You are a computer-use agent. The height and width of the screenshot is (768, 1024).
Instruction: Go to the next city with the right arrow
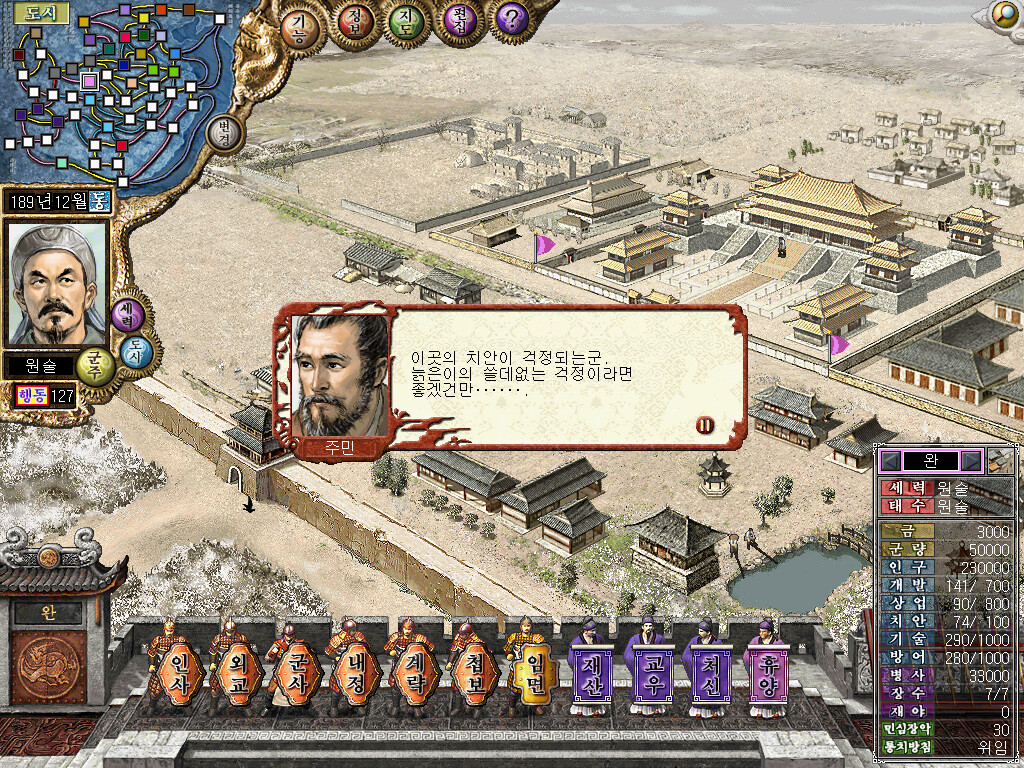(x=970, y=461)
